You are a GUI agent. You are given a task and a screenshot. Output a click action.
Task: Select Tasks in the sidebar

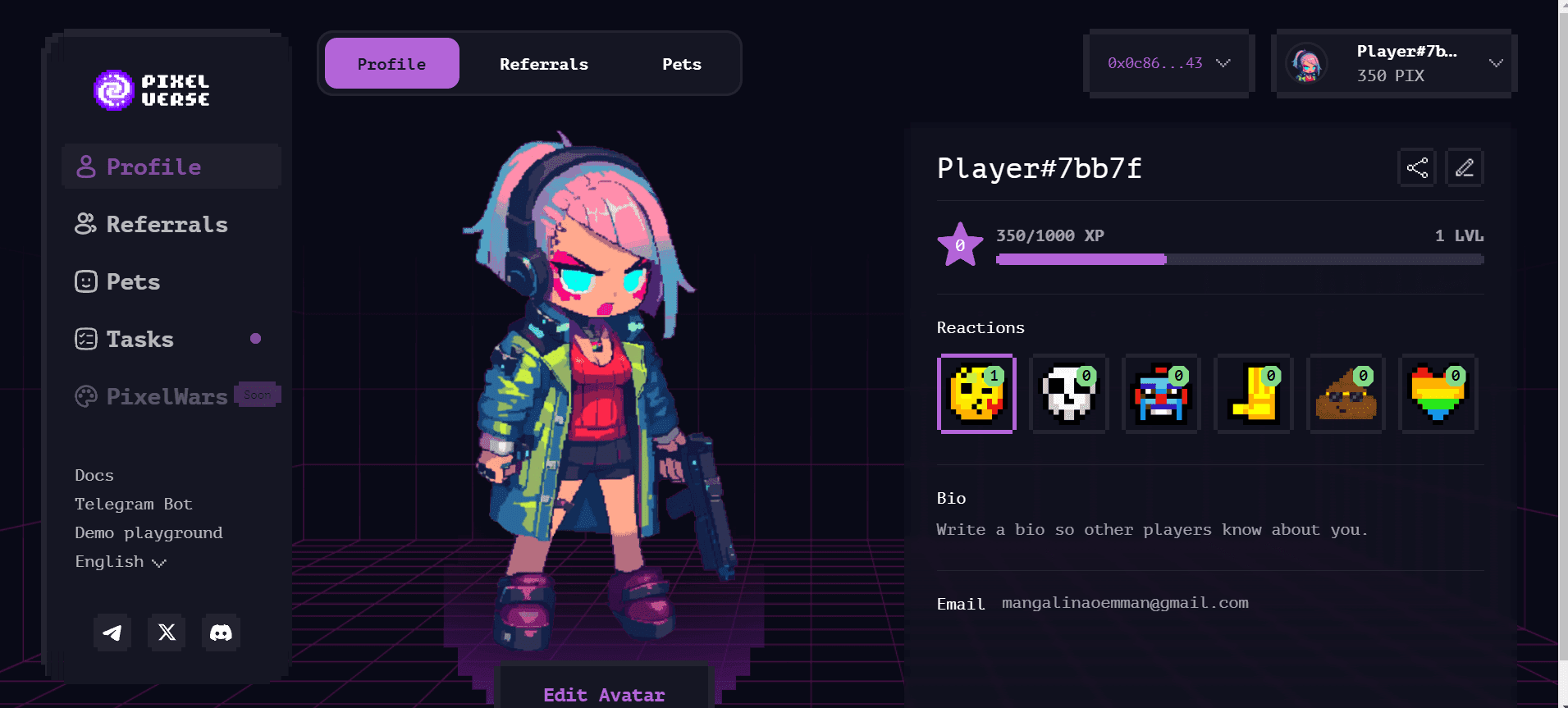tap(139, 339)
